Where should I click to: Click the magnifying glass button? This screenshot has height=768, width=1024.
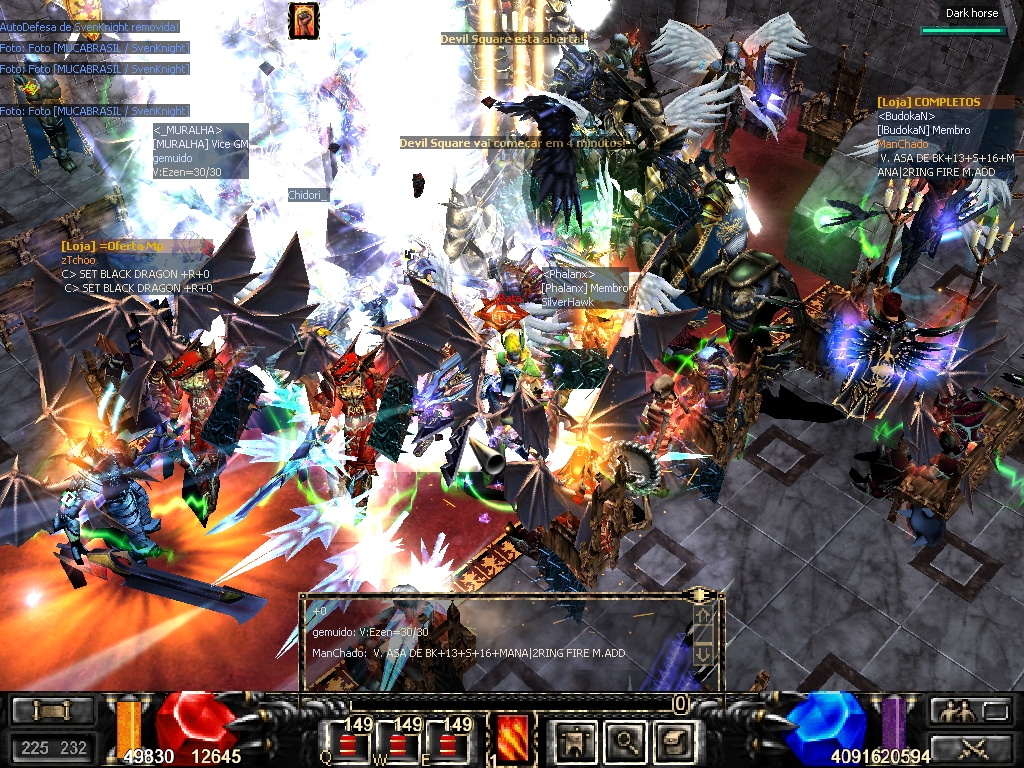coord(626,741)
